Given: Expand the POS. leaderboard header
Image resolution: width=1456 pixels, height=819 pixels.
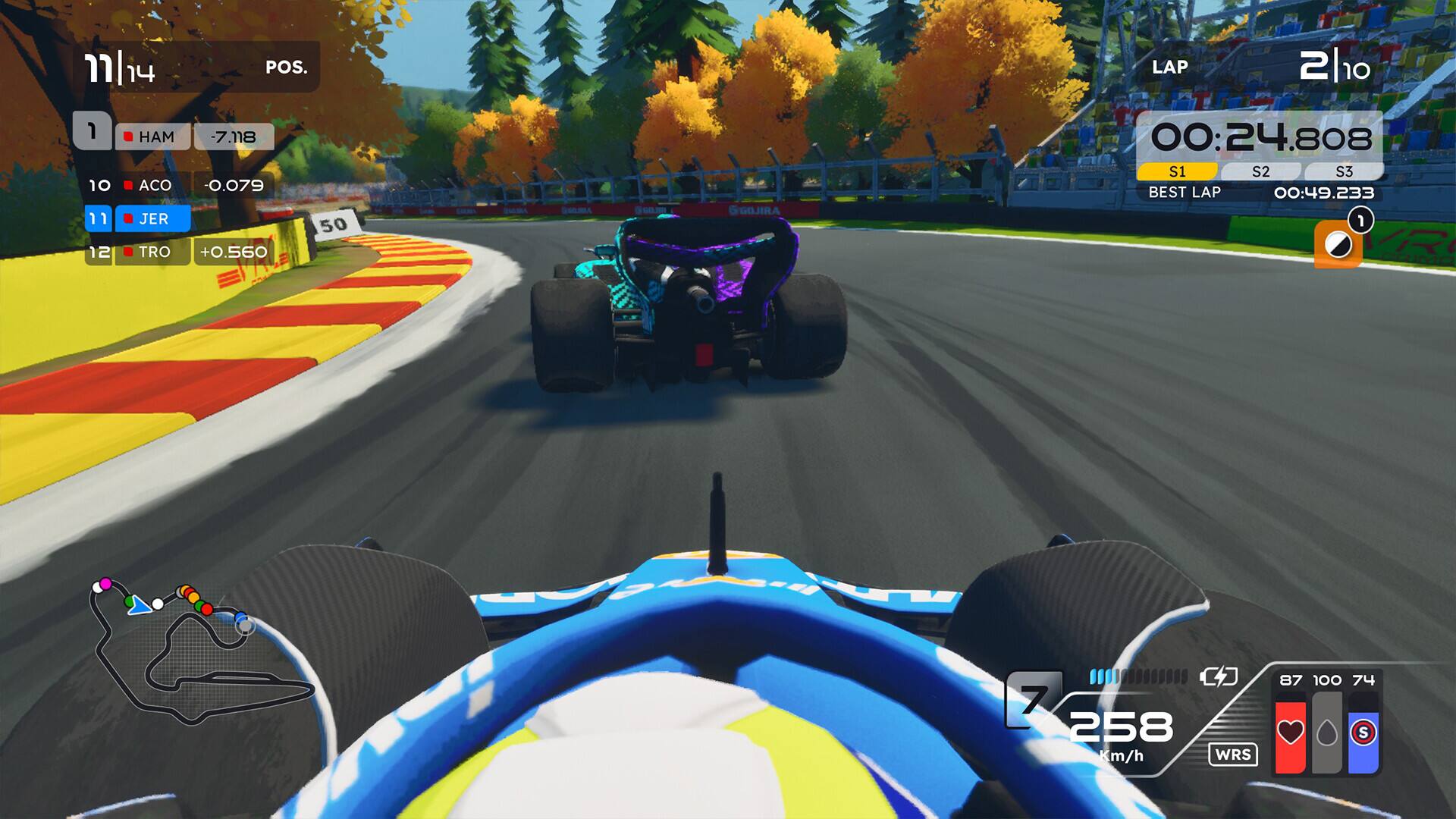Looking at the screenshot, I should pyautogui.click(x=287, y=67).
